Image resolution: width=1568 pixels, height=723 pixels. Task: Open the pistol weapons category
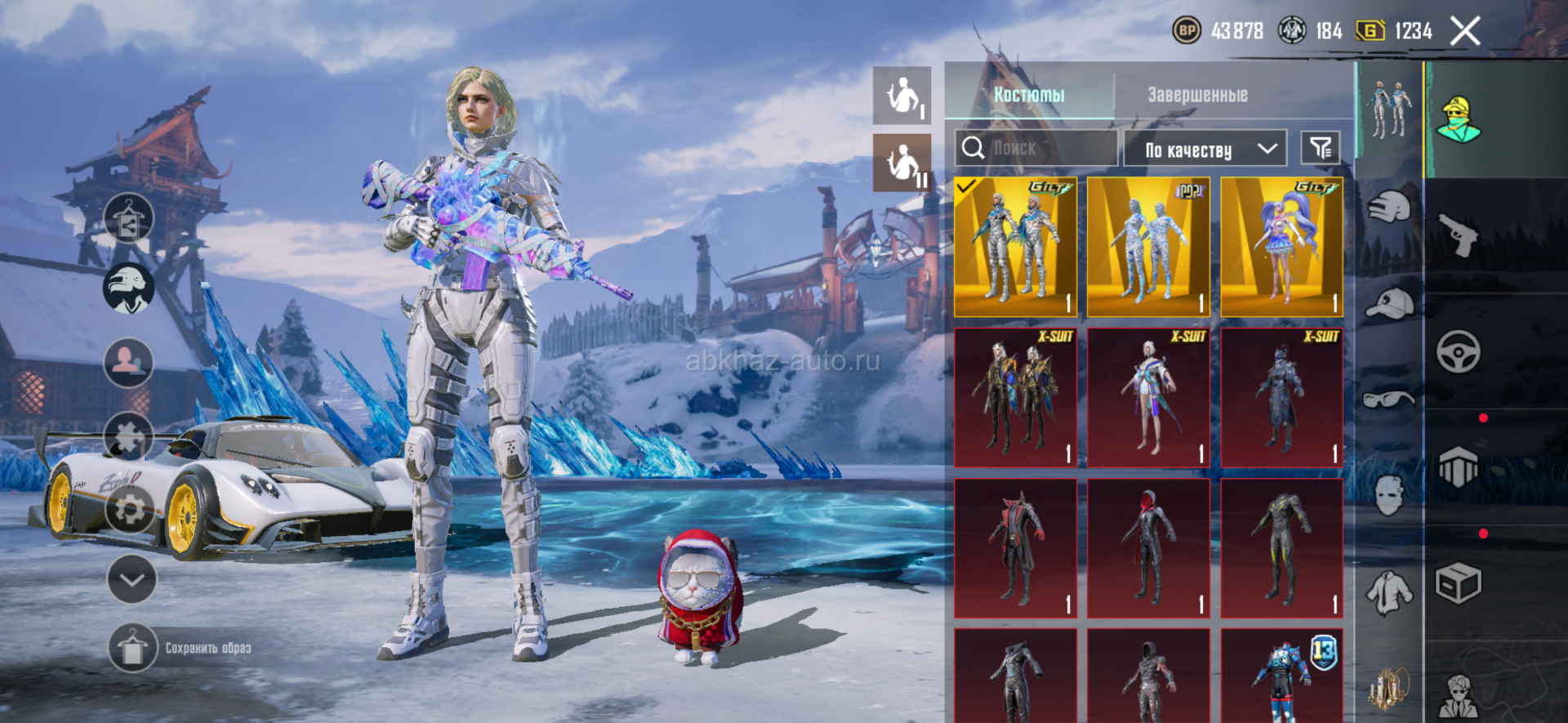coord(1459,234)
